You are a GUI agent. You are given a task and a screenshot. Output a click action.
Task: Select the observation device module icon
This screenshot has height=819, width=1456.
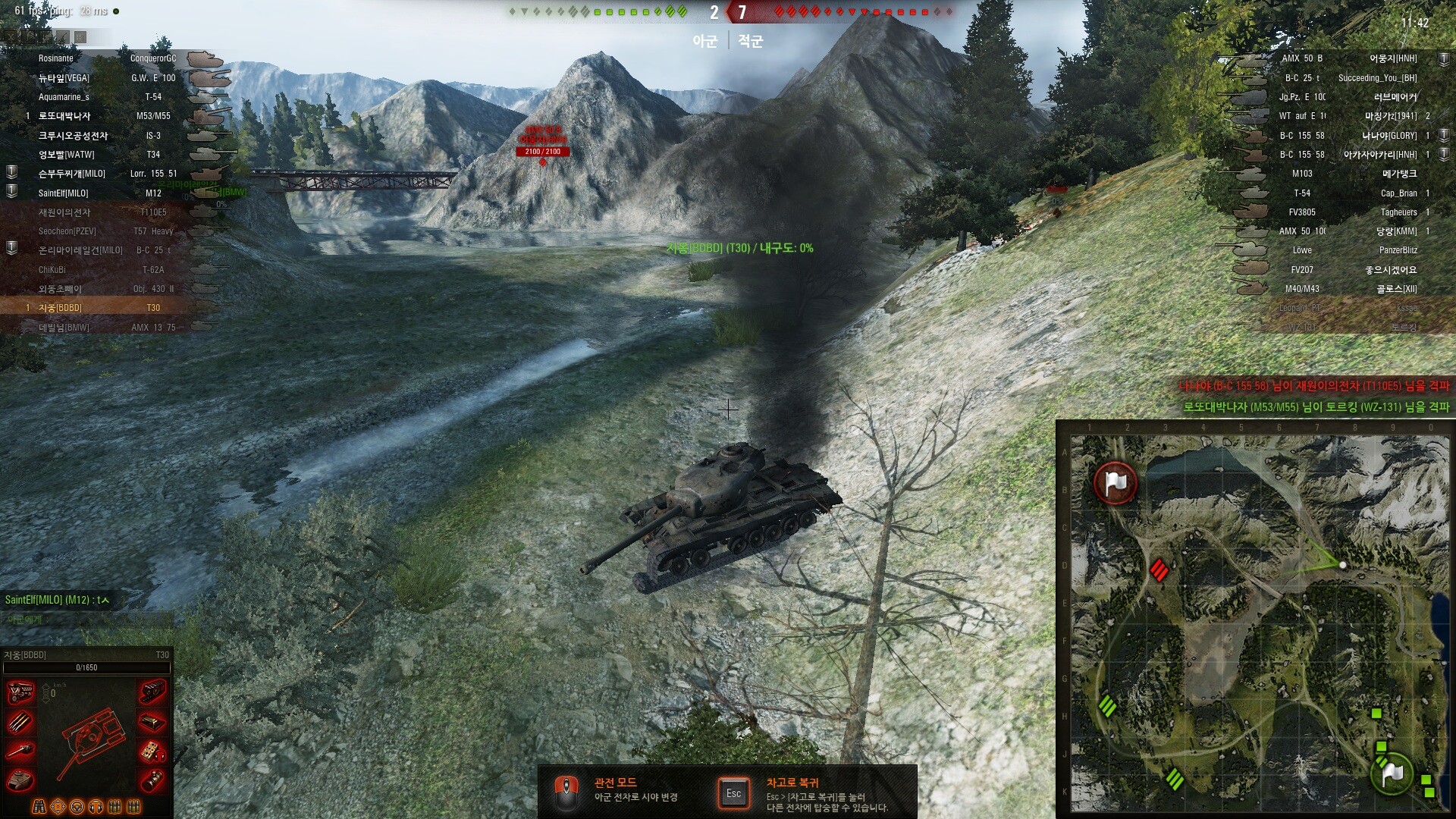pos(152,779)
